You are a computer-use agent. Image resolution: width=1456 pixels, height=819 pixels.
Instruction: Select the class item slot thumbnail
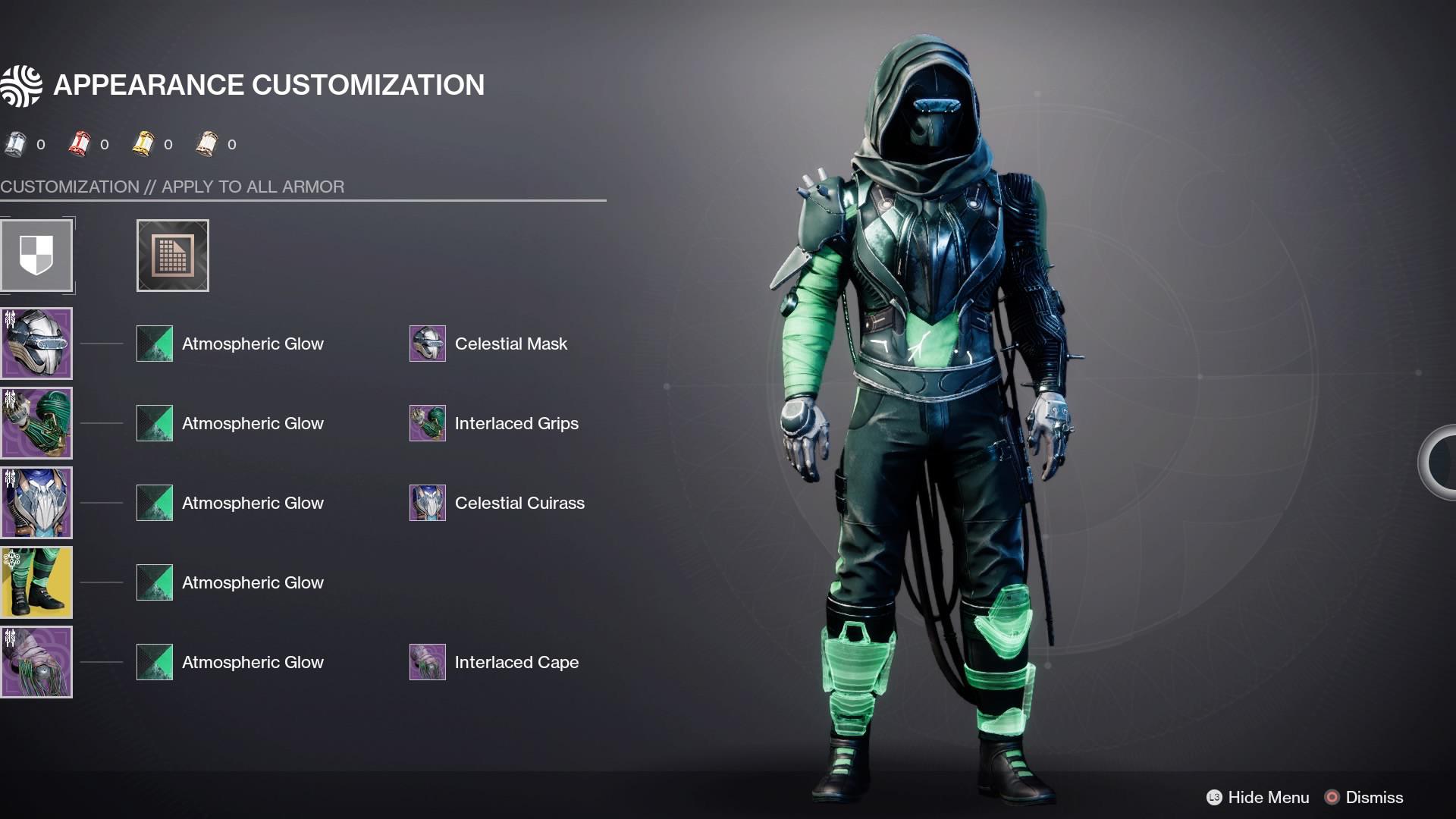click(x=36, y=661)
